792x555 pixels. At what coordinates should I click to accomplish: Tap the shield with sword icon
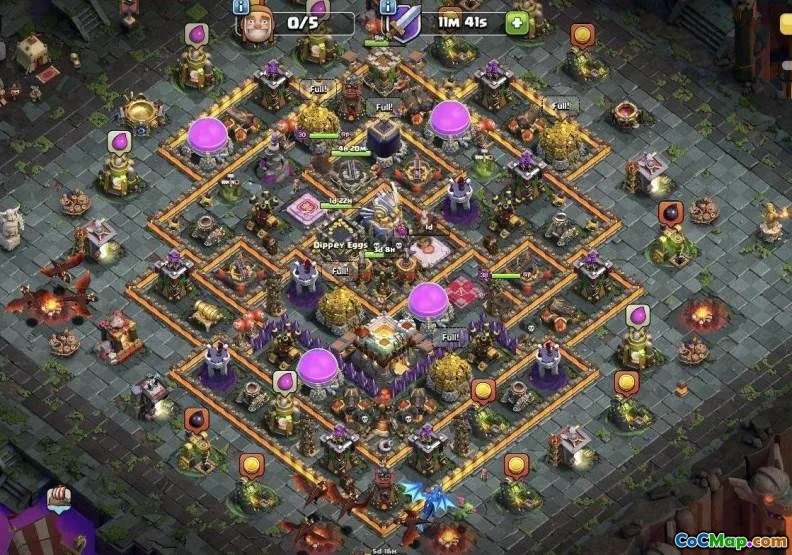(405, 24)
